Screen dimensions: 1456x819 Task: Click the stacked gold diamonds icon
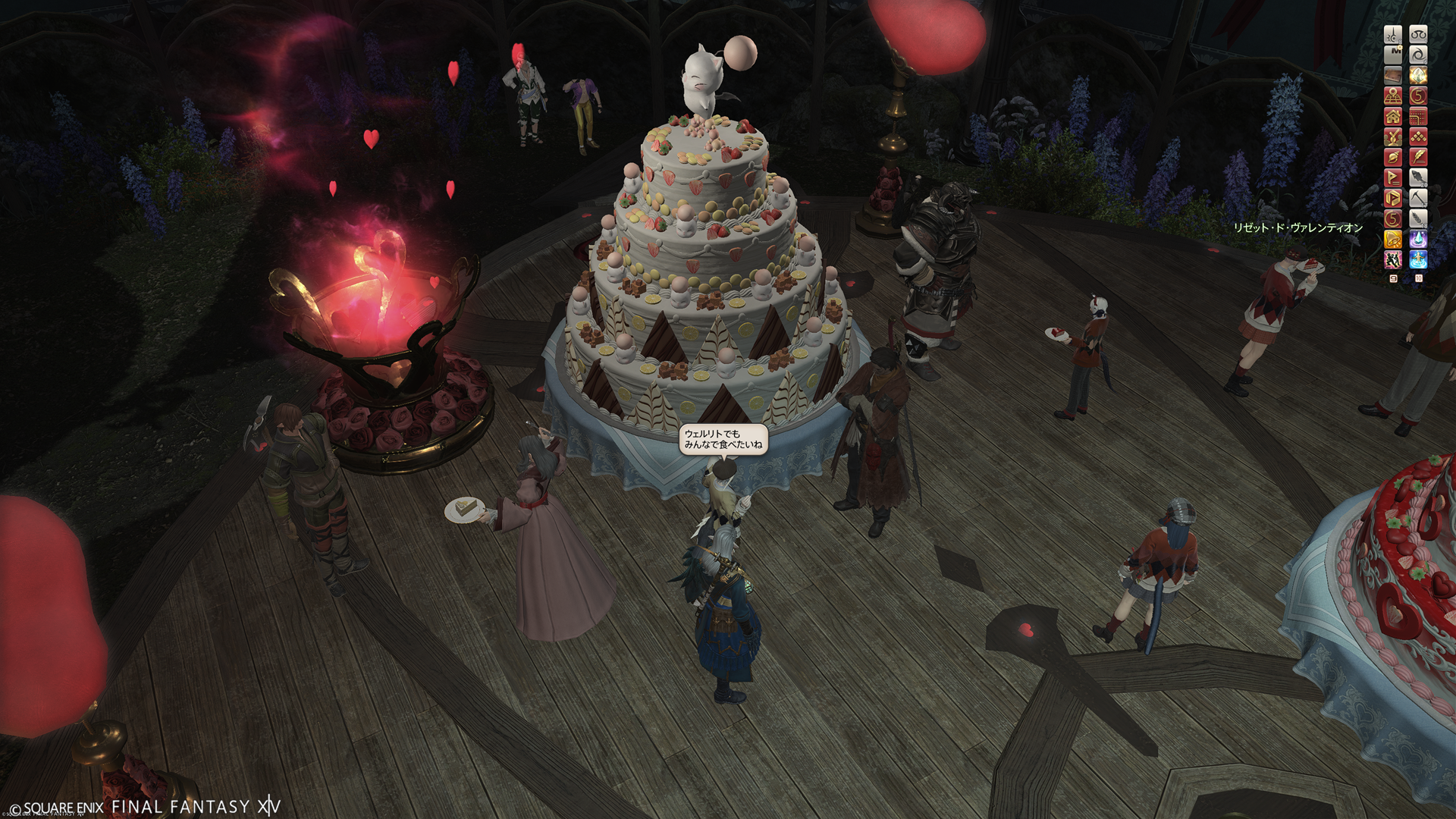point(1418,136)
